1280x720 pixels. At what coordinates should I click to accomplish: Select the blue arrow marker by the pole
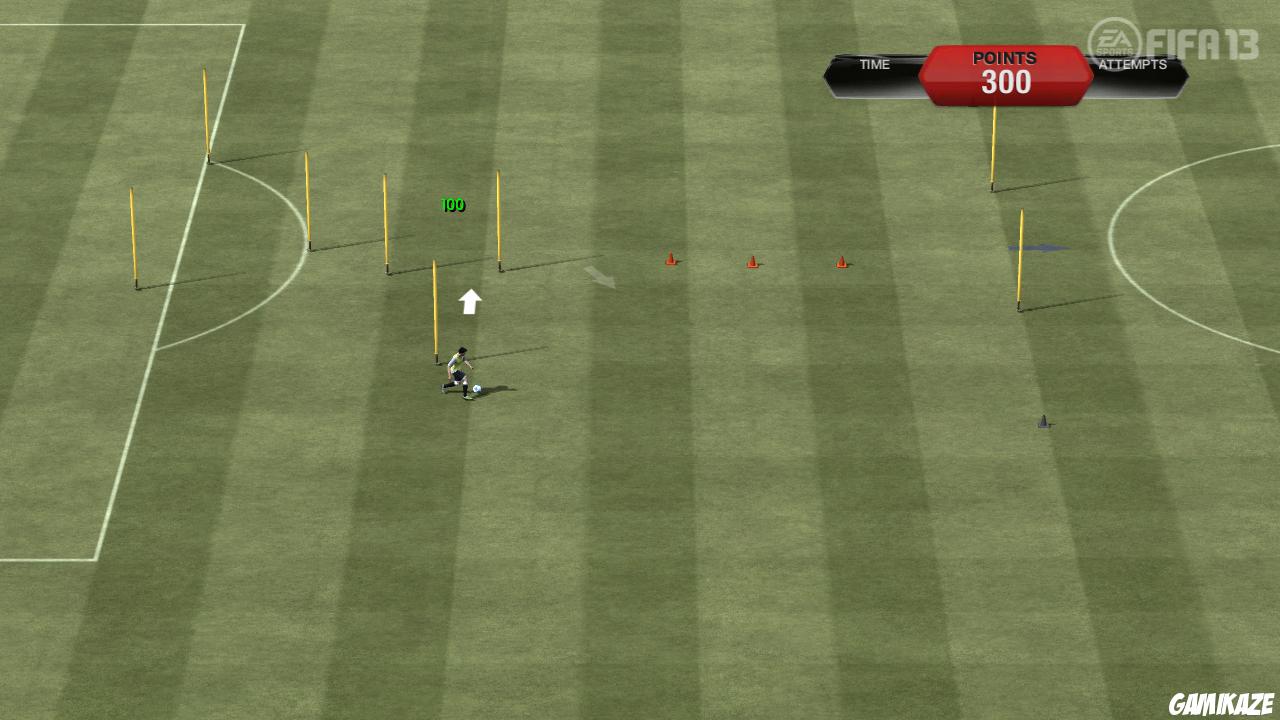[x=1040, y=247]
